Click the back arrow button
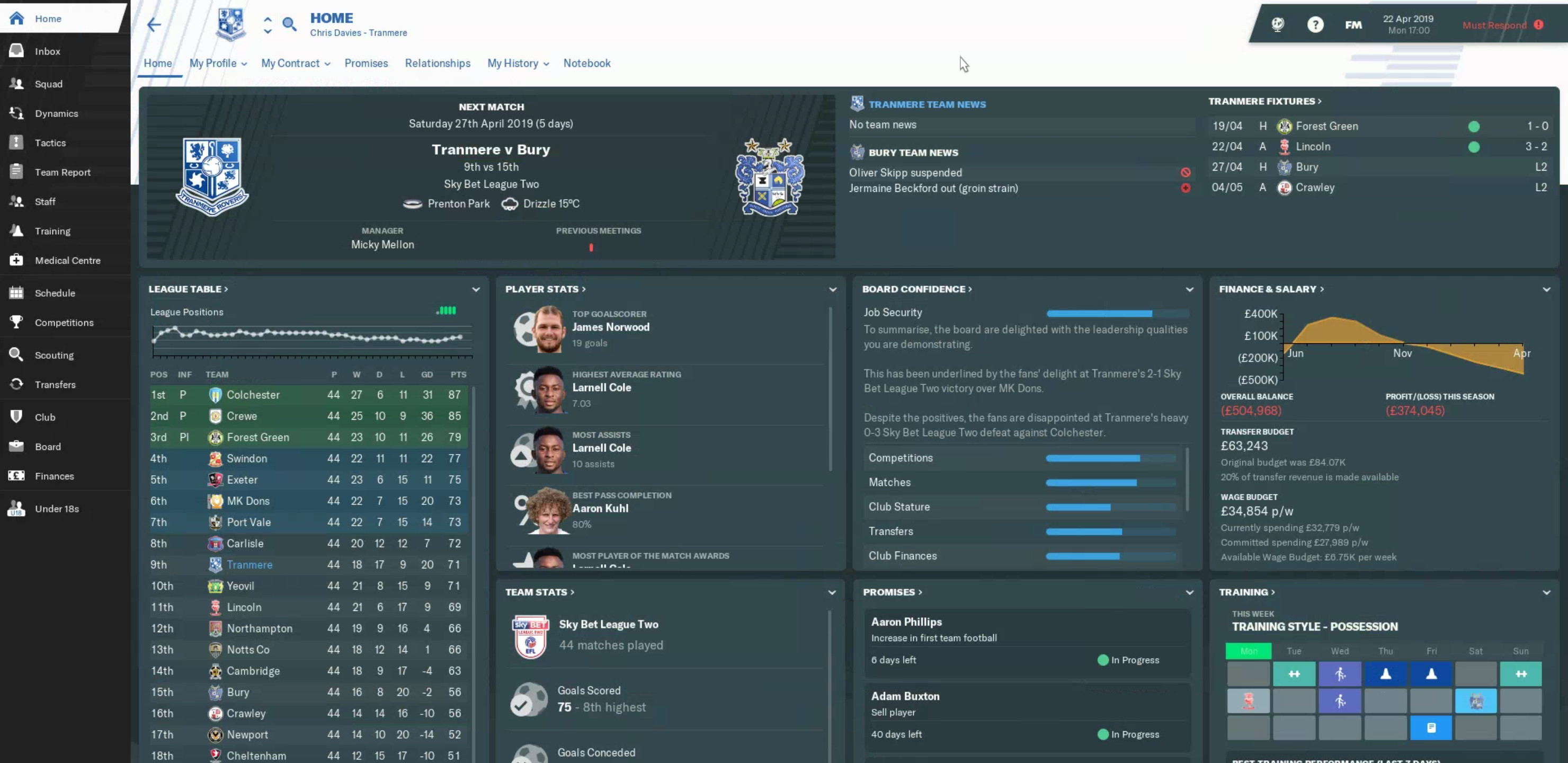Viewport: 1568px width, 763px height. [154, 25]
